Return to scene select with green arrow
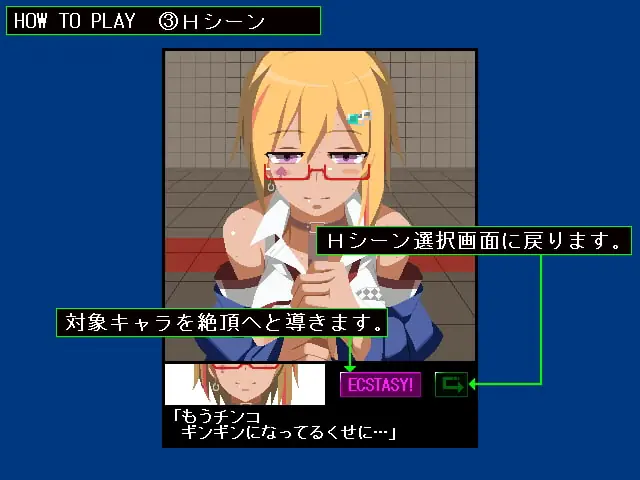 pyautogui.click(x=451, y=384)
